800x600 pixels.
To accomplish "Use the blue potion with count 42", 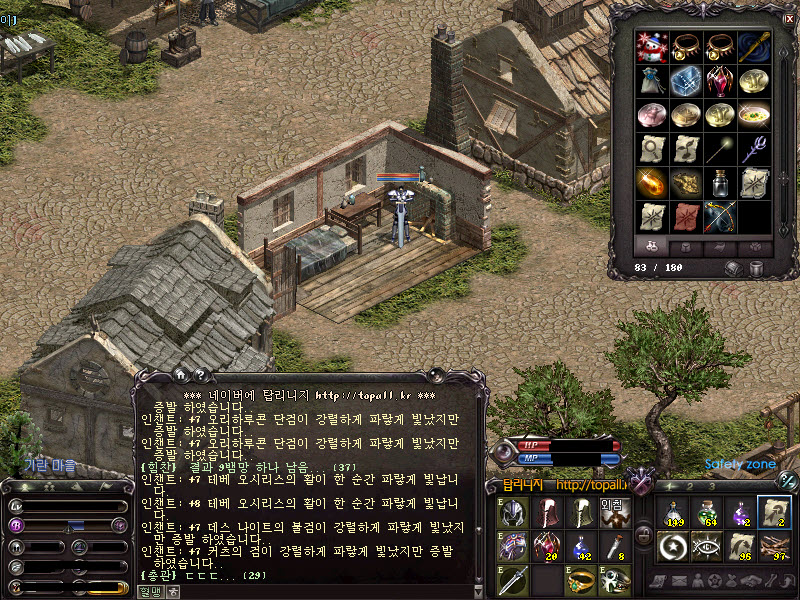I will 582,546.
